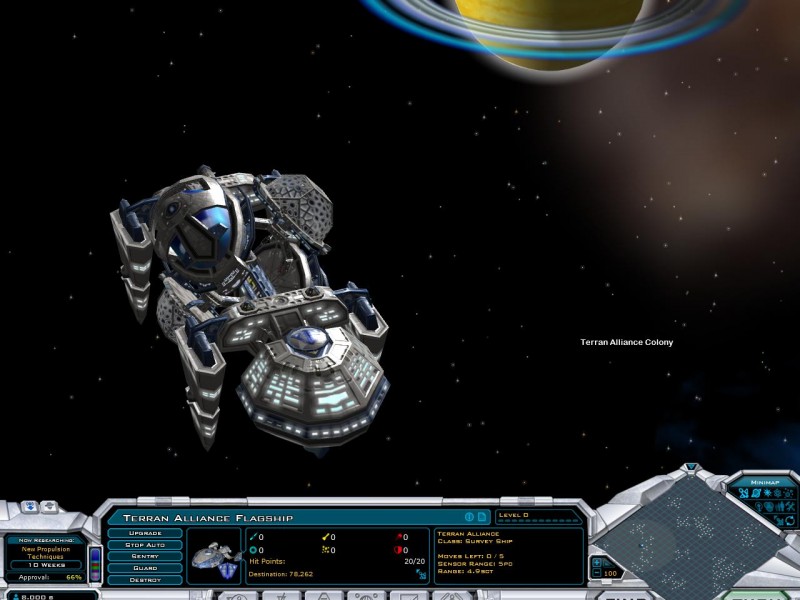Zoom in the minimap with plus button

[x=598, y=562]
